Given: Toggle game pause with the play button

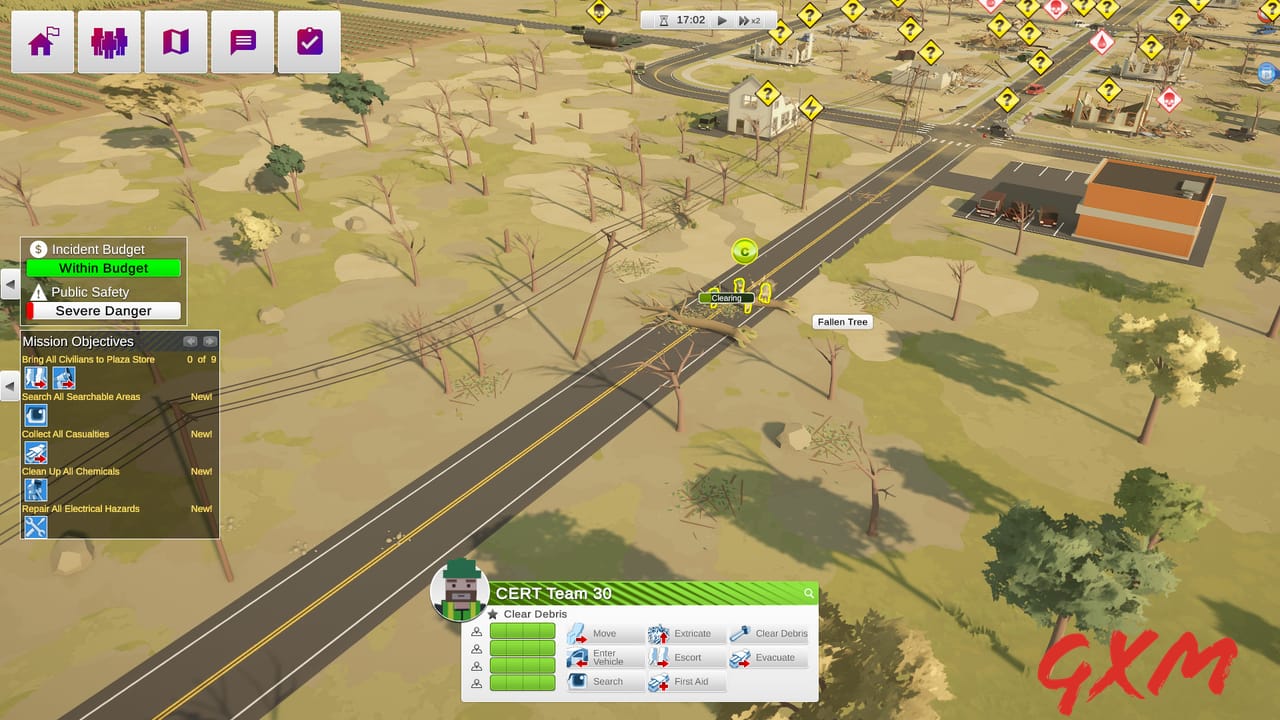Looking at the screenshot, I should (x=722, y=19).
